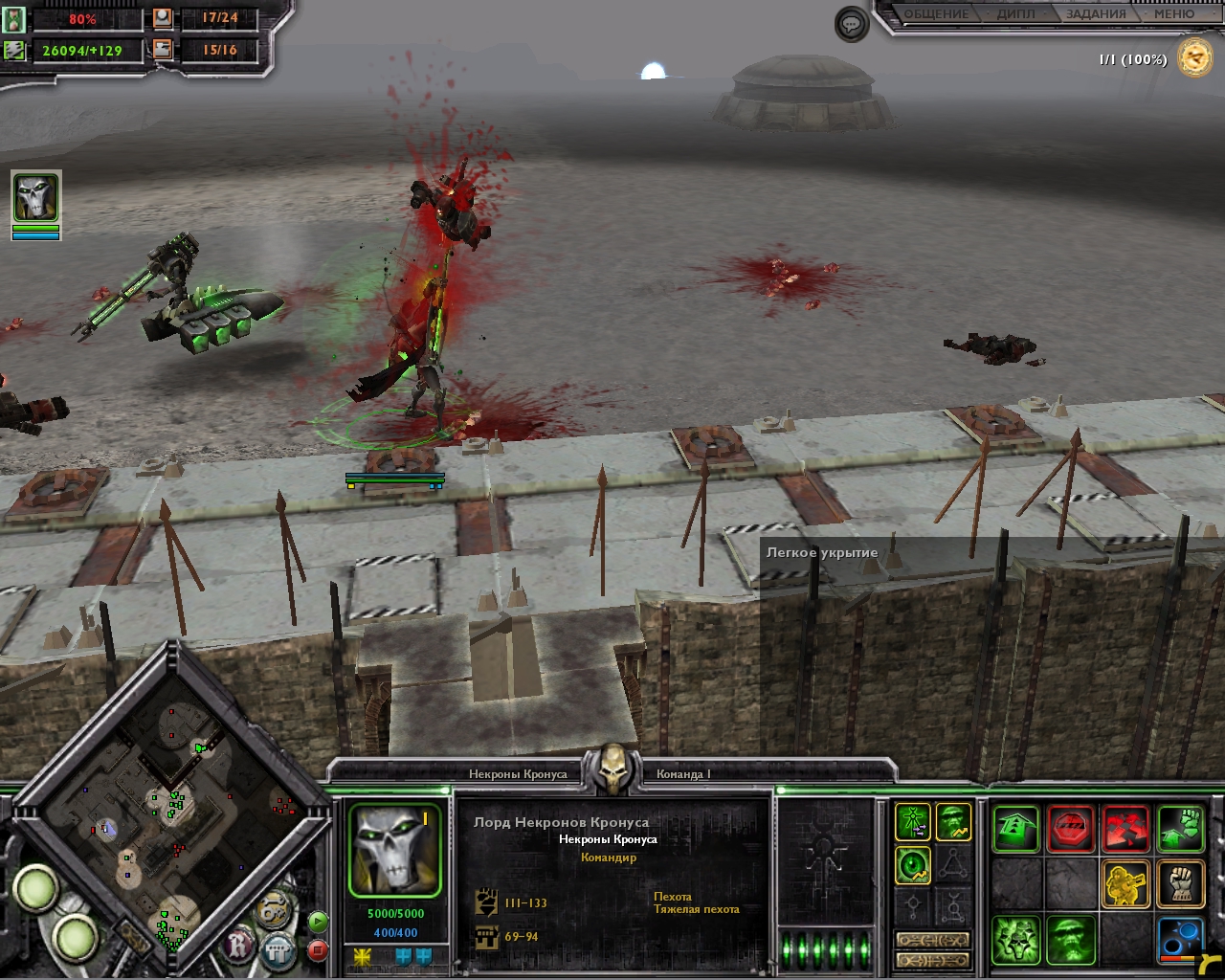Viewport: 1225px width, 980px height.
Task: Issue the red stop sign command
Action: pos(1070,829)
